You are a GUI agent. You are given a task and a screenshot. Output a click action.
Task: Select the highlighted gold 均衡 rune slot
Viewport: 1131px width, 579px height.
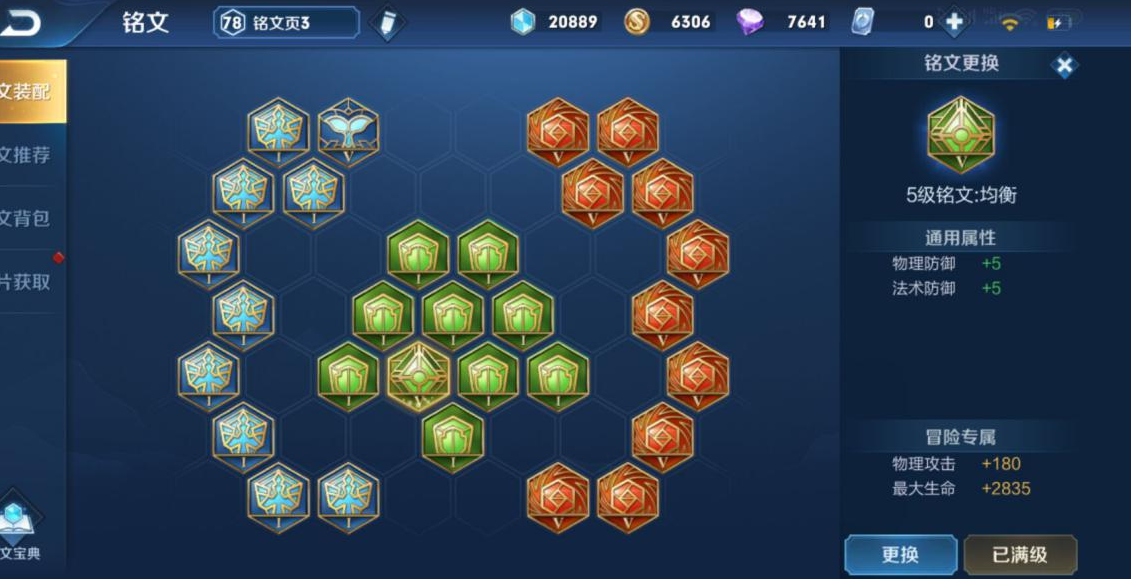[x=418, y=375]
